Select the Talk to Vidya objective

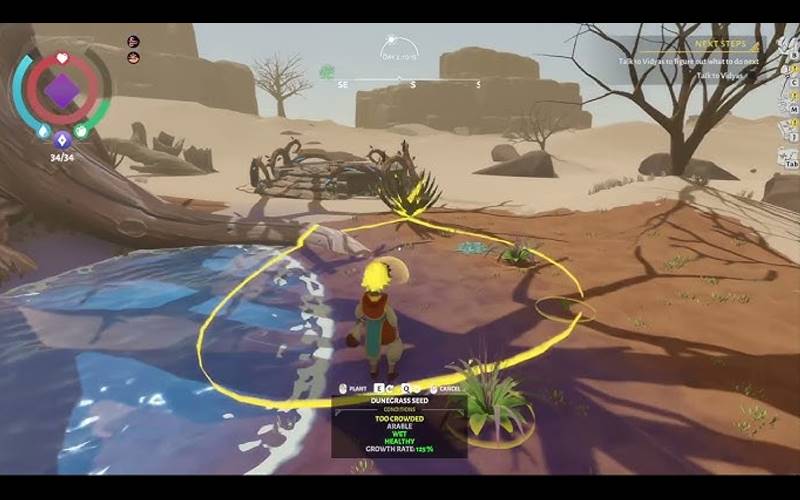click(x=718, y=76)
